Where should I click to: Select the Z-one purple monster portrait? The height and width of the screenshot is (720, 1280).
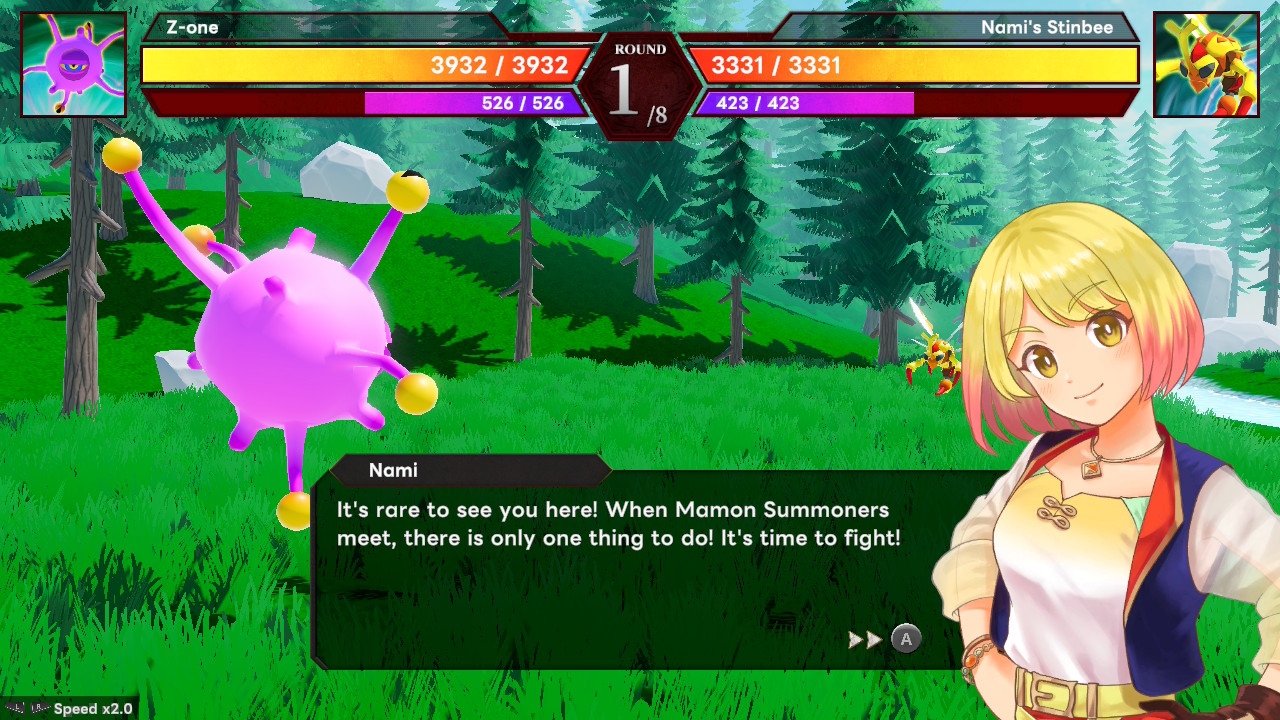point(74,65)
